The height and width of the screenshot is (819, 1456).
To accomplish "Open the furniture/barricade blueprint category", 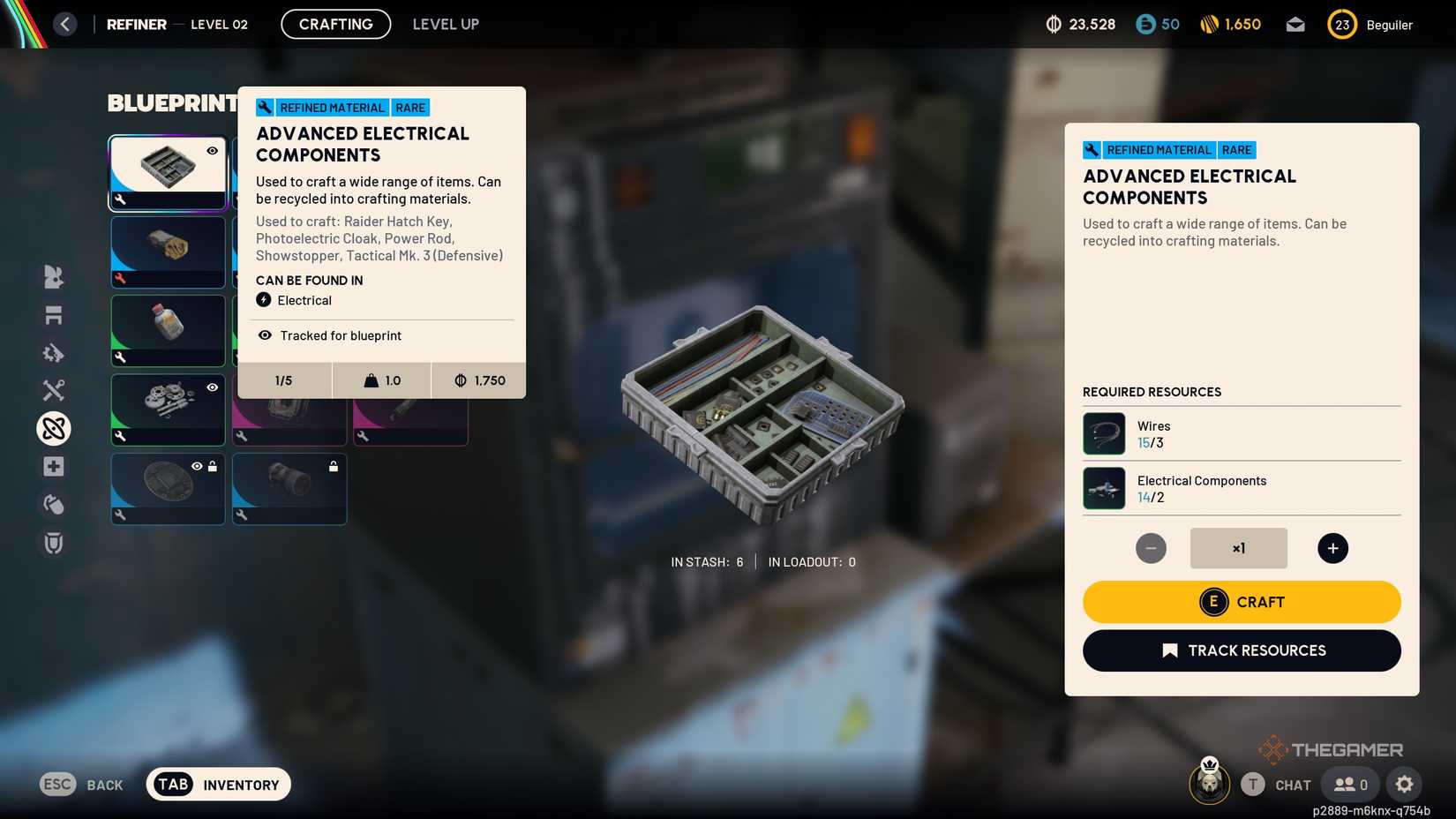I will [x=53, y=314].
